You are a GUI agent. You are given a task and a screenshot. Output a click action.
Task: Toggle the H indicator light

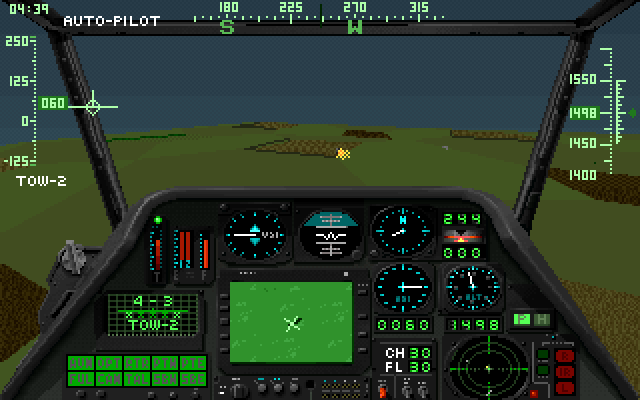click(x=541, y=319)
